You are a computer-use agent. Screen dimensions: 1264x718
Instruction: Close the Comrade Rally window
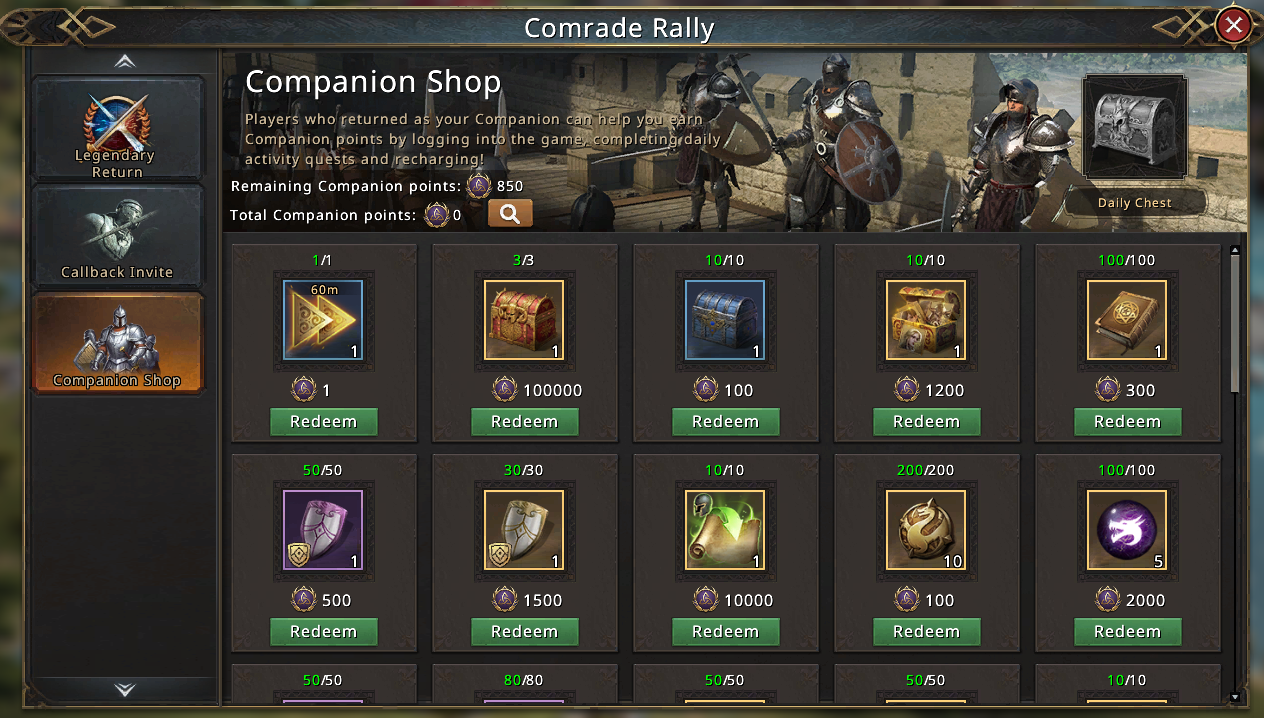coord(1234,26)
